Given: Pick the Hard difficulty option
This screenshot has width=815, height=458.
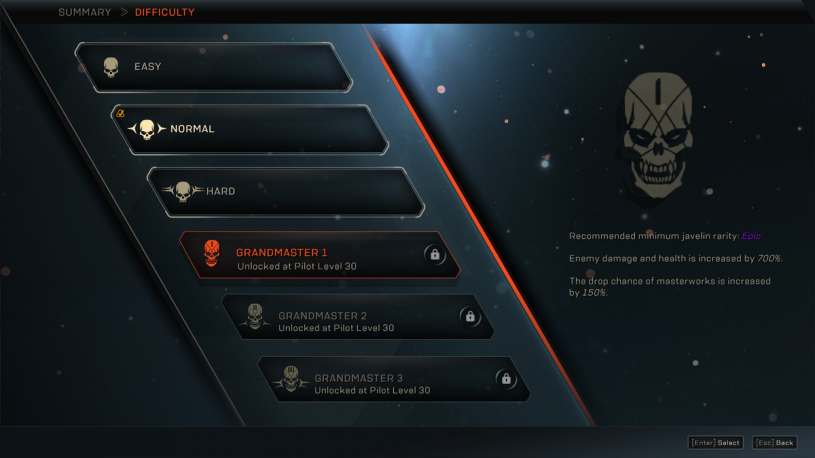Looking at the screenshot, I should 285,191.
